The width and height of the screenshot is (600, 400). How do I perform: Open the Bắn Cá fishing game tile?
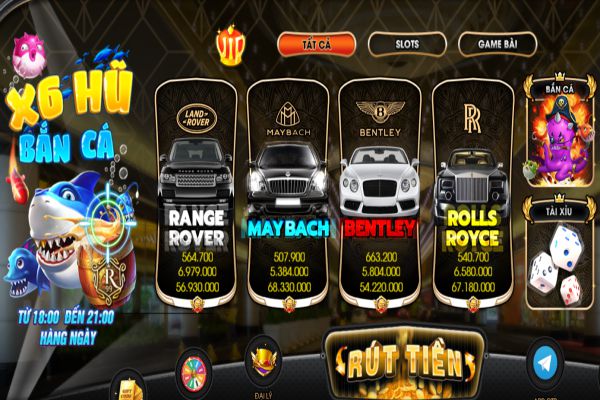[557, 137]
